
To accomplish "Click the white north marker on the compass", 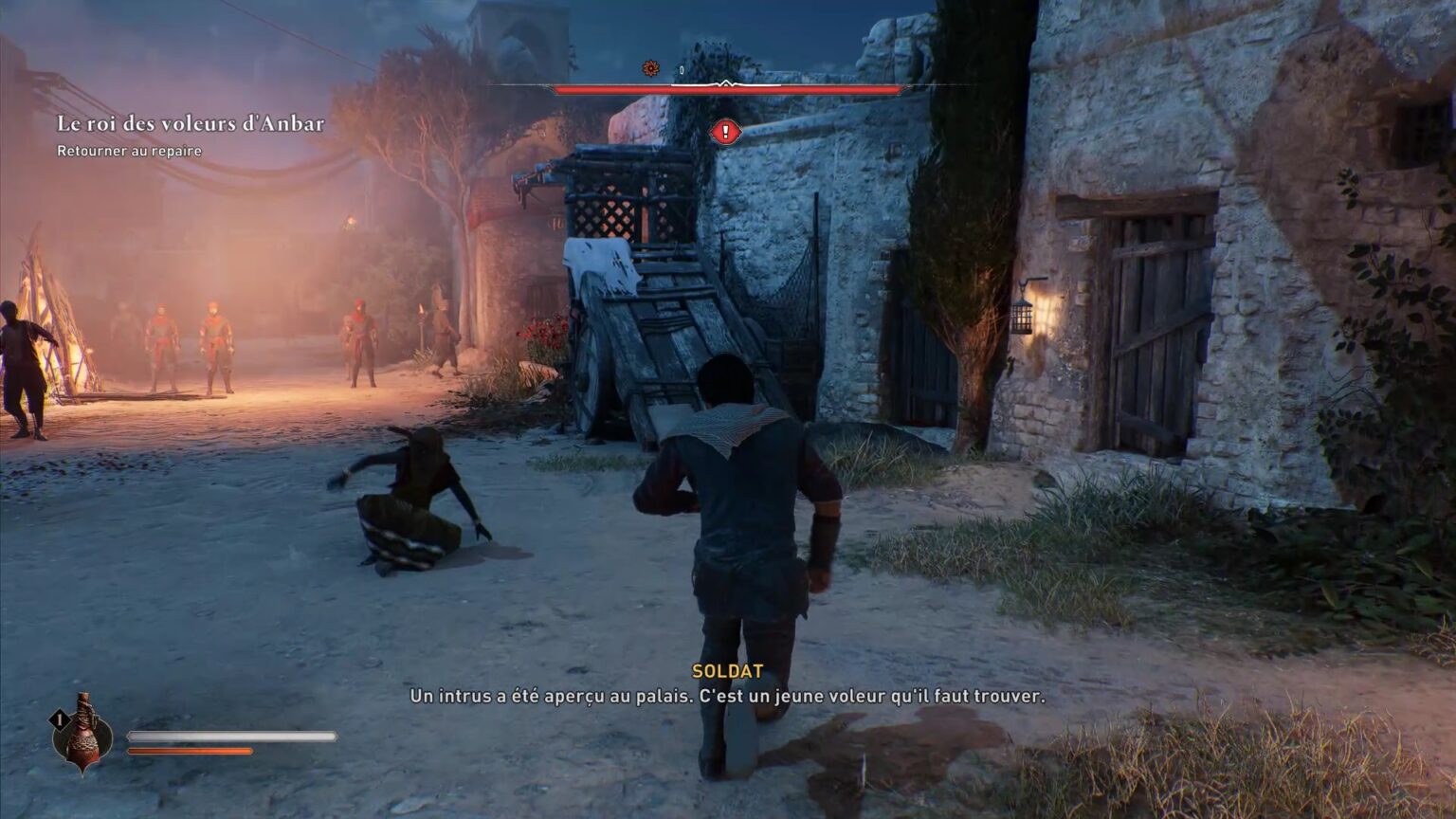I will tap(728, 83).
